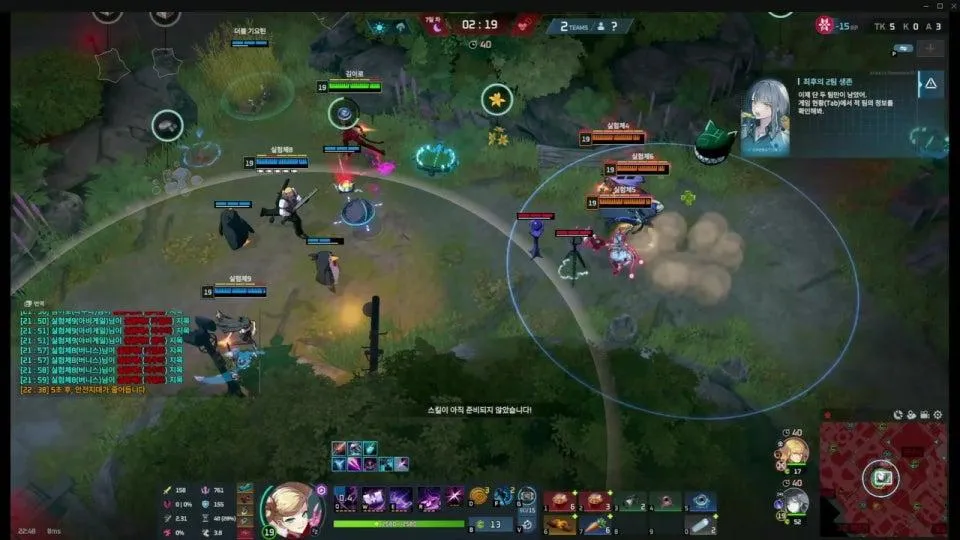Activate the W skill icon
Image resolution: width=960 pixels, height=540 pixels.
coord(373,498)
